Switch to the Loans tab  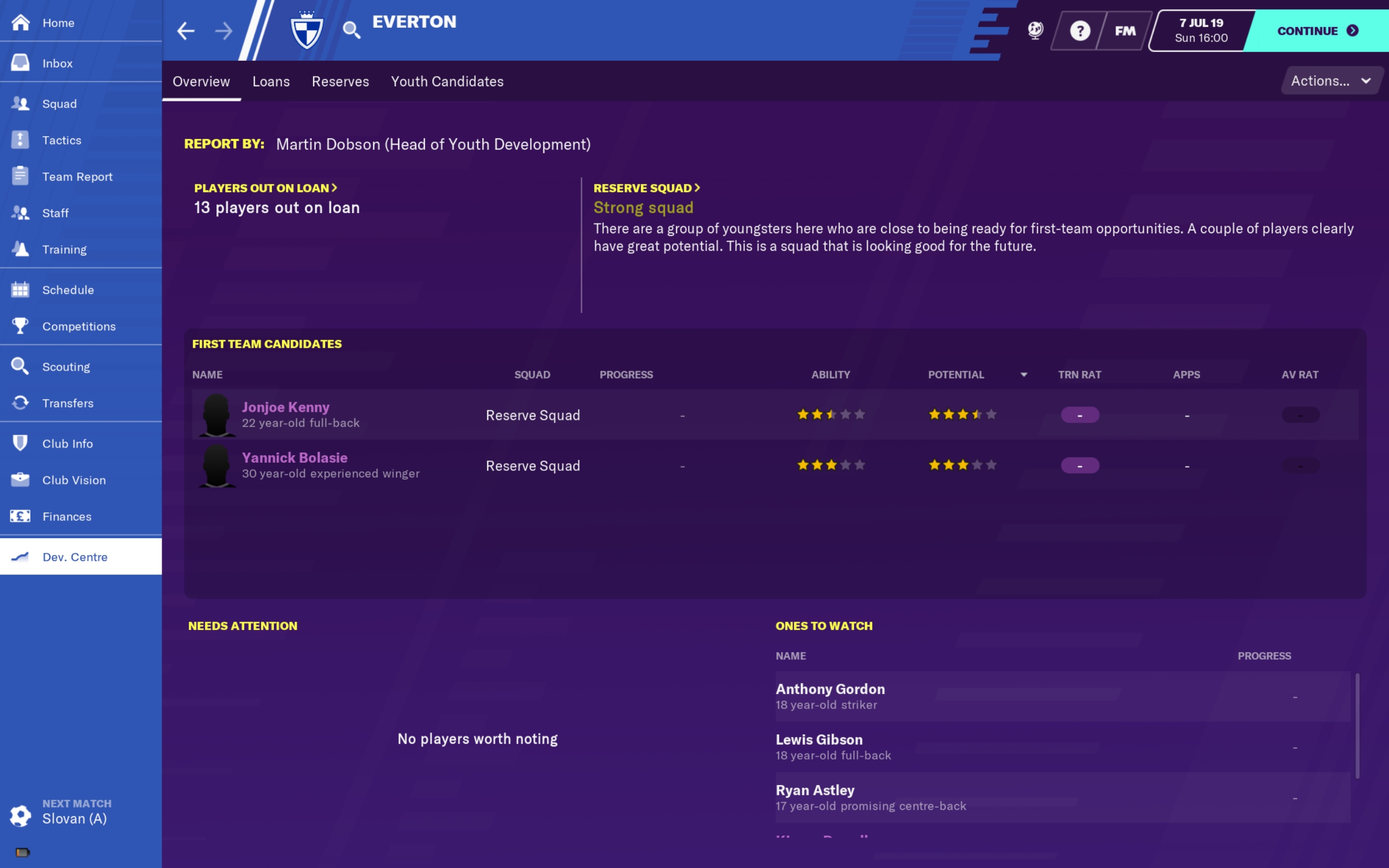(271, 81)
